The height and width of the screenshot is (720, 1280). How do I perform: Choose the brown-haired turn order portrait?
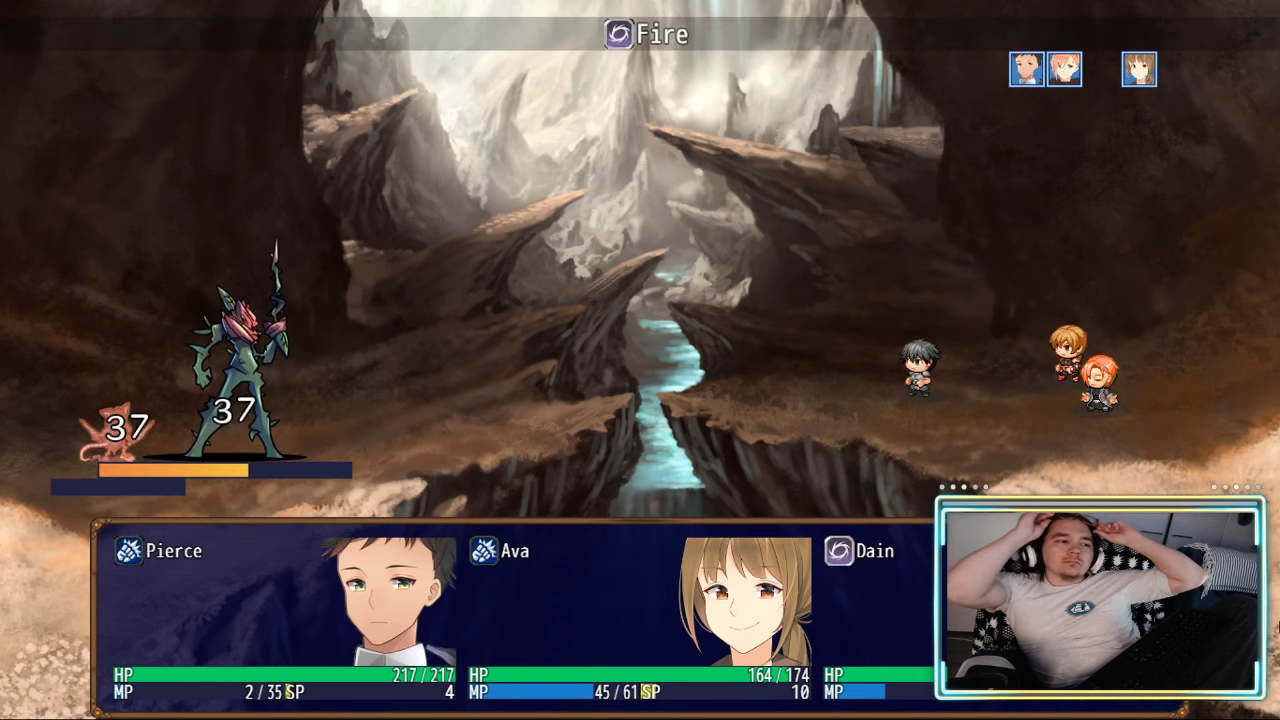click(x=1139, y=69)
